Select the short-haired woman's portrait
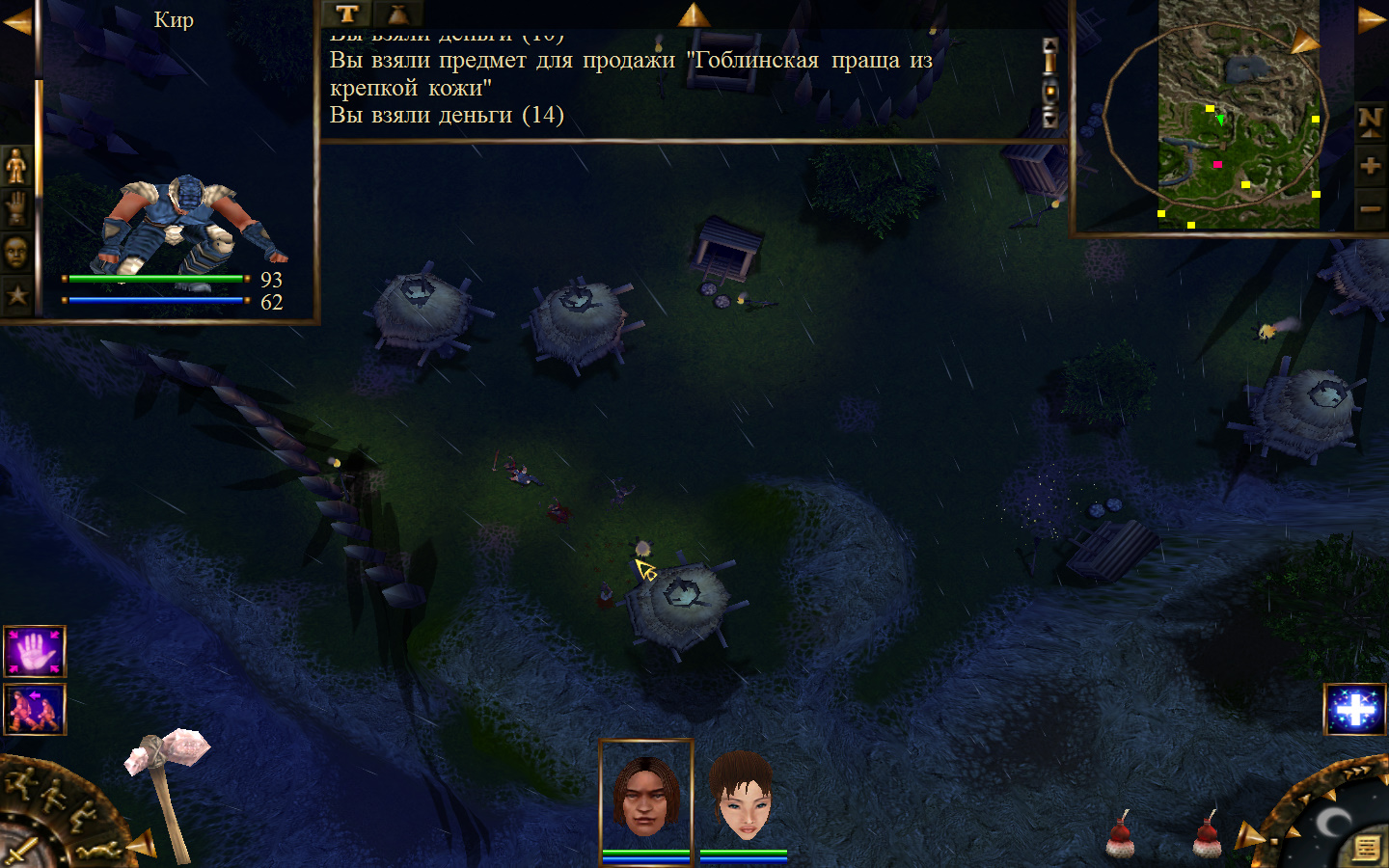The image size is (1389, 868). (743, 797)
